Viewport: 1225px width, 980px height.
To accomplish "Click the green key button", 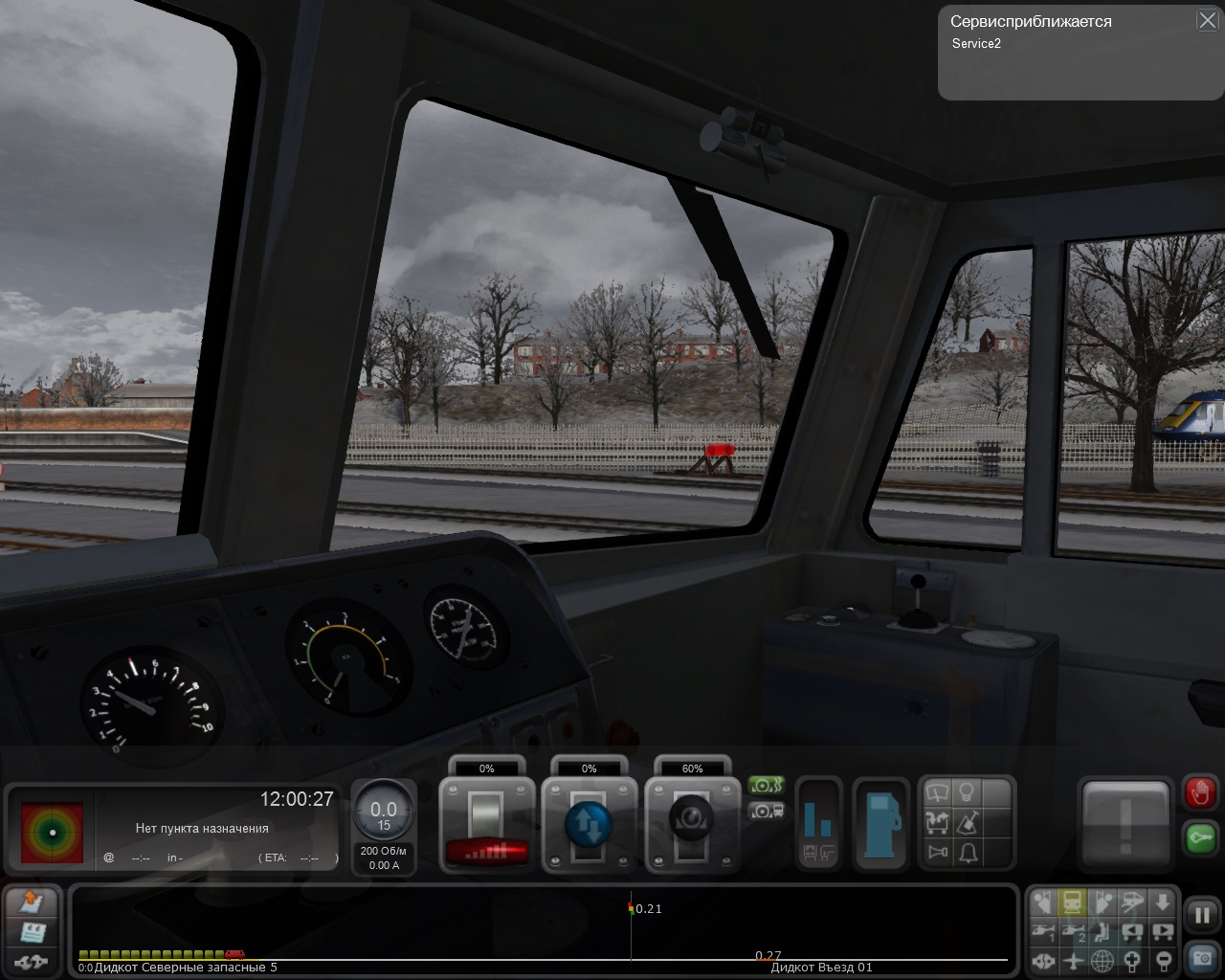I will [1200, 837].
